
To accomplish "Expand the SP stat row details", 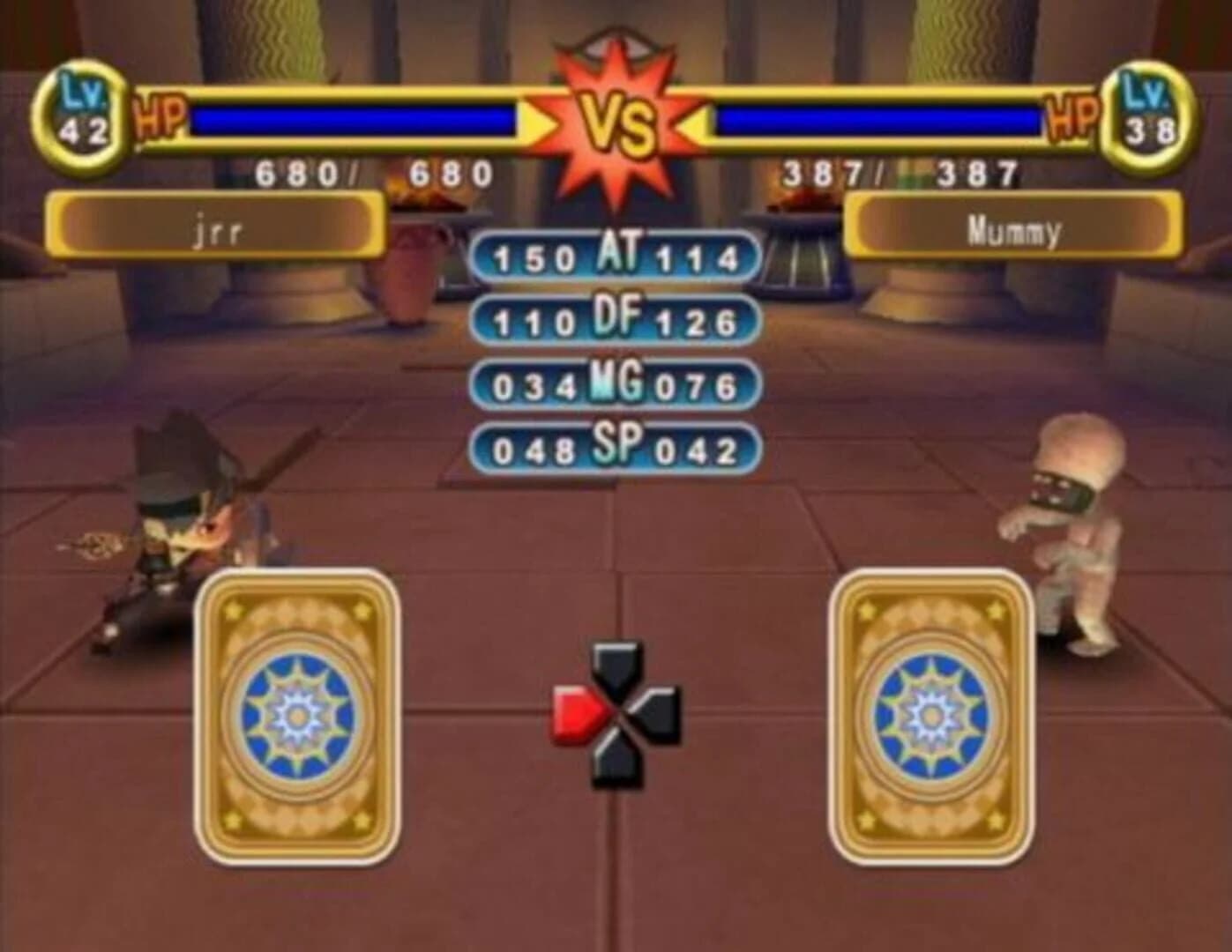I will pyautogui.click(x=615, y=448).
